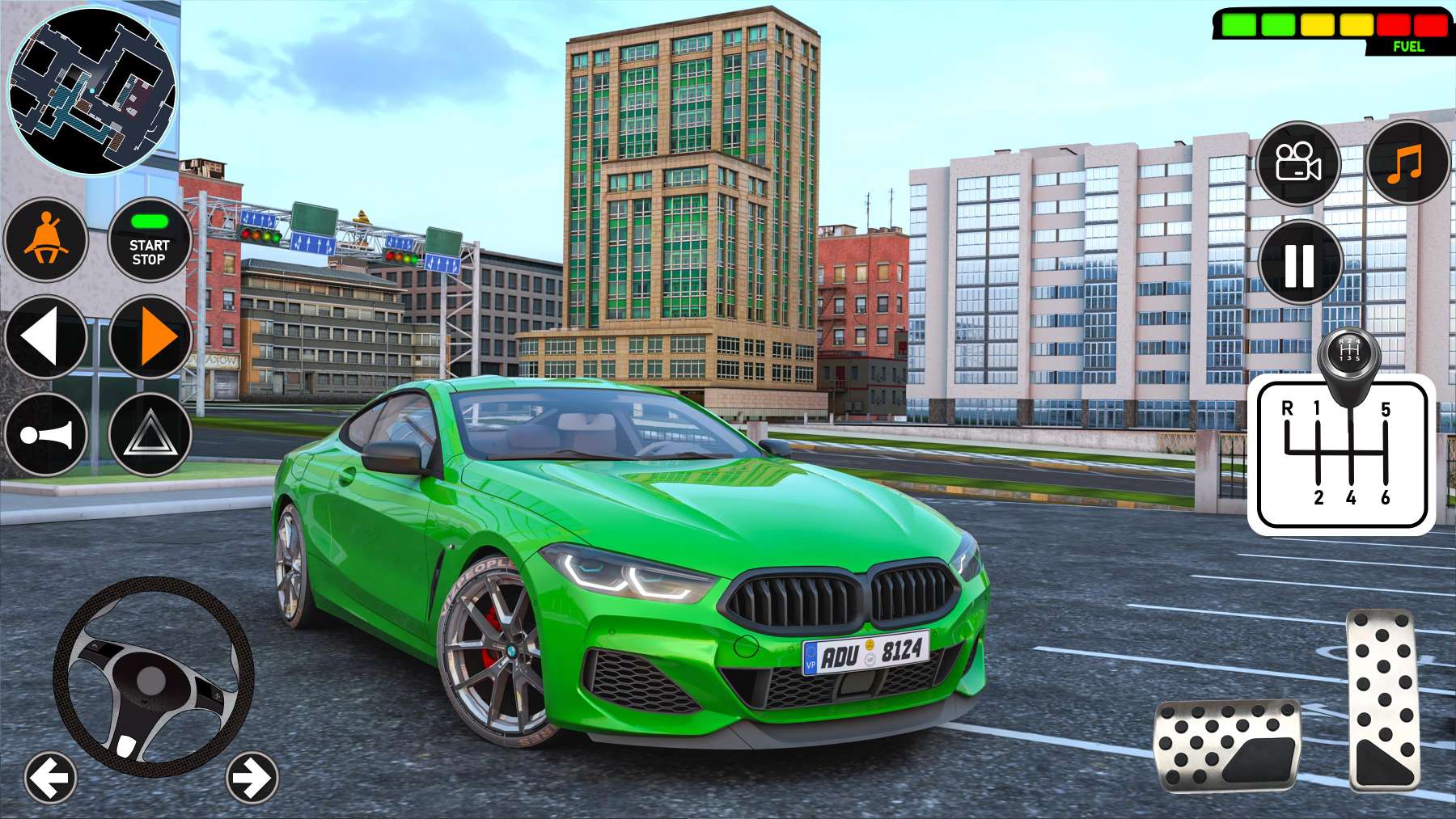Click the gear shifter panel
The height and width of the screenshot is (819, 1456).
coord(1341,453)
